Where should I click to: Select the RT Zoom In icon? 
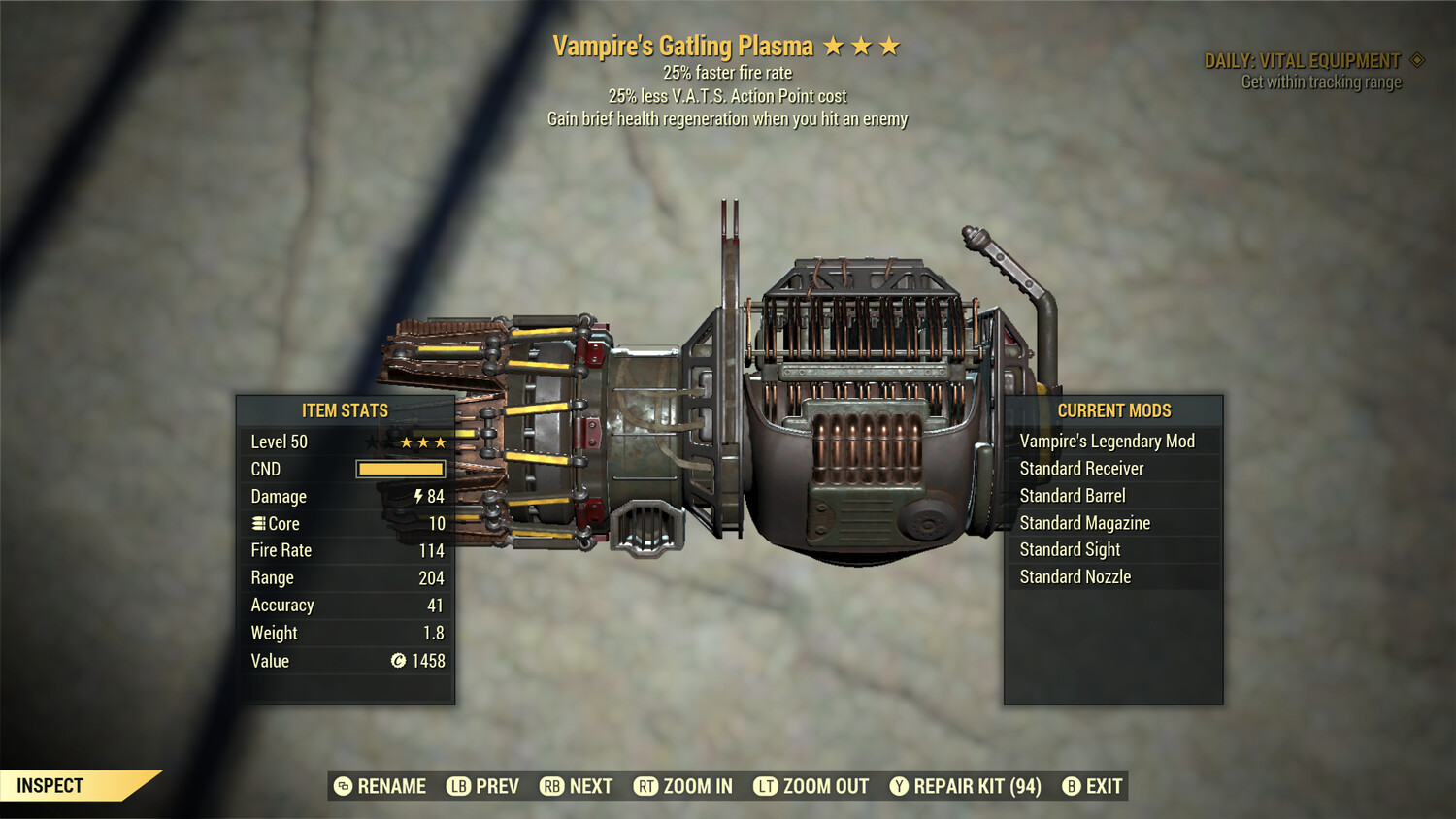(x=647, y=786)
